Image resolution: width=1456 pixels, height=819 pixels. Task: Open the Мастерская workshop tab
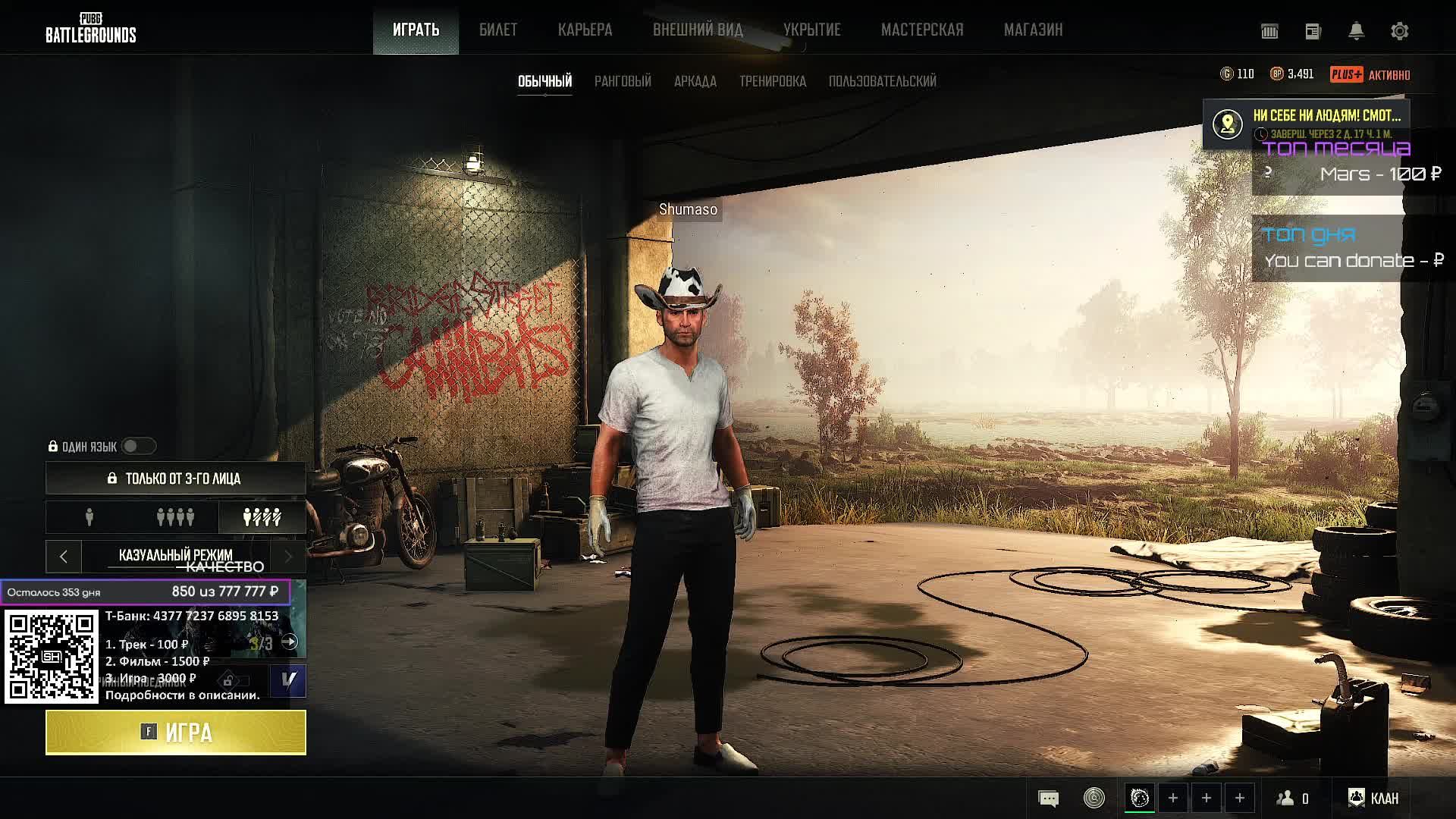pyautogui.click(x=921, y=30)
